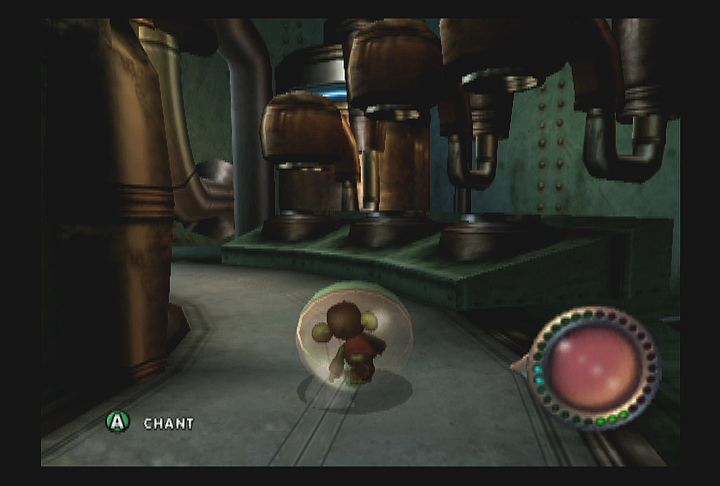
Task: Click the round pink orb gauge
Action: click(x=593, y=367)
